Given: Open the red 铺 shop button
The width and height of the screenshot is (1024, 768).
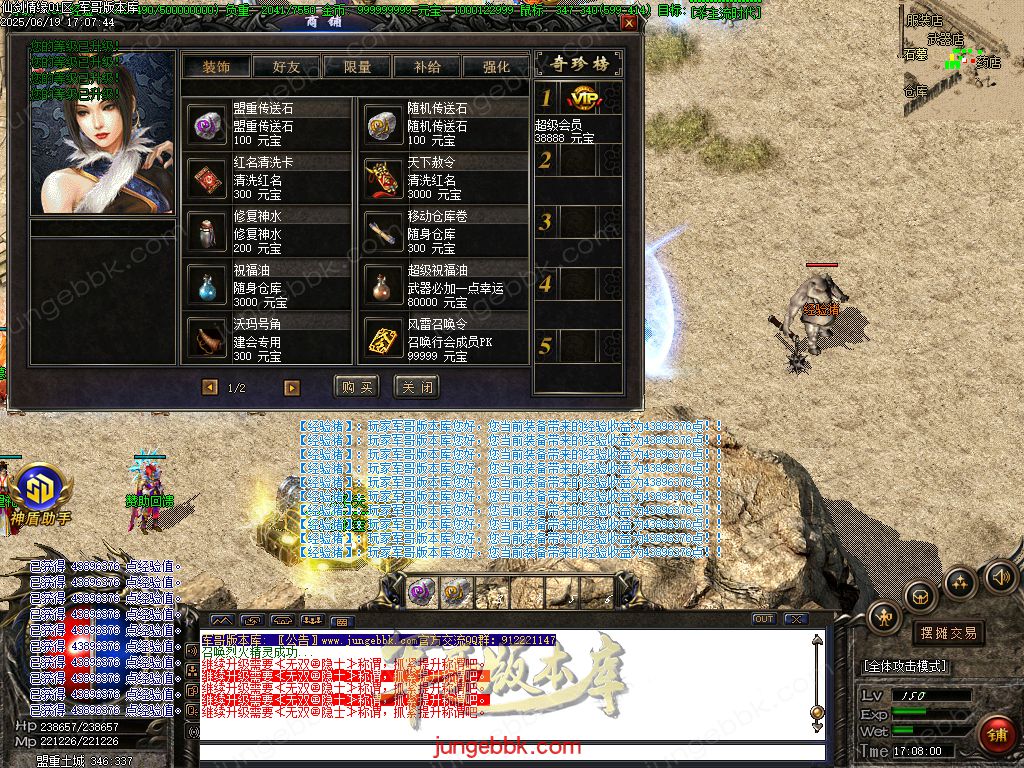Looking at the screenshot, I should click(x=995, y=733).
